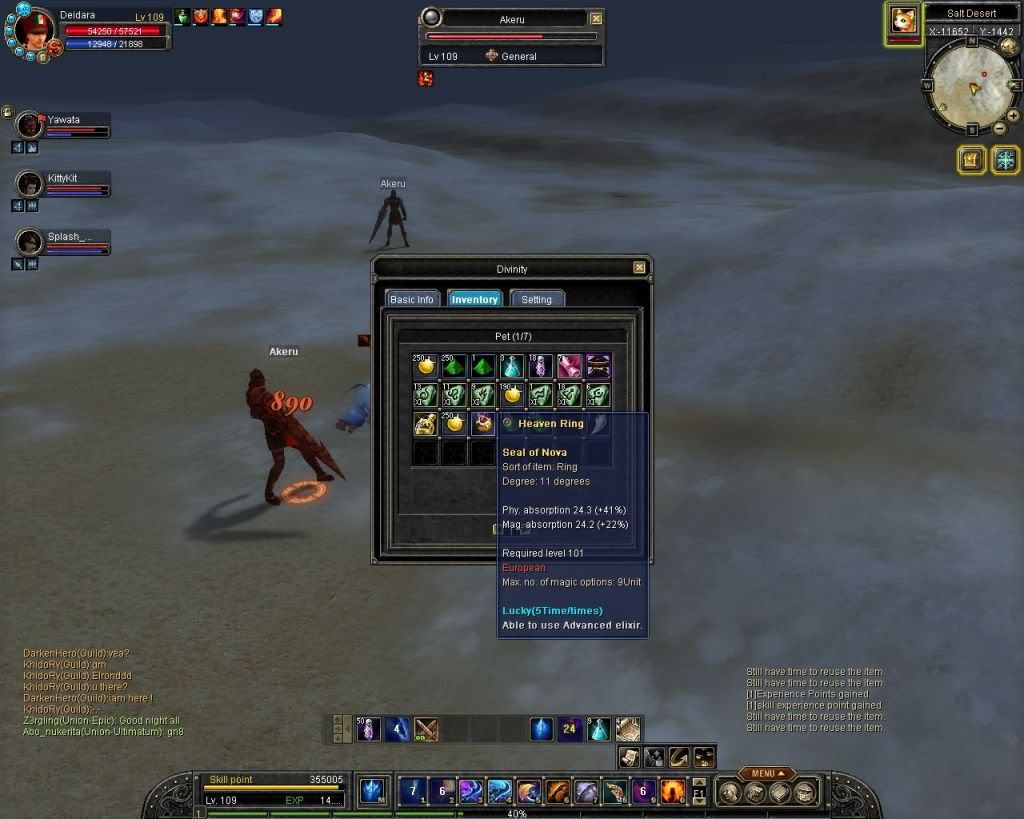Click Deidara's character portrait
The height and width of the screenshot is (819, 1024).
[x=33, y=29]
